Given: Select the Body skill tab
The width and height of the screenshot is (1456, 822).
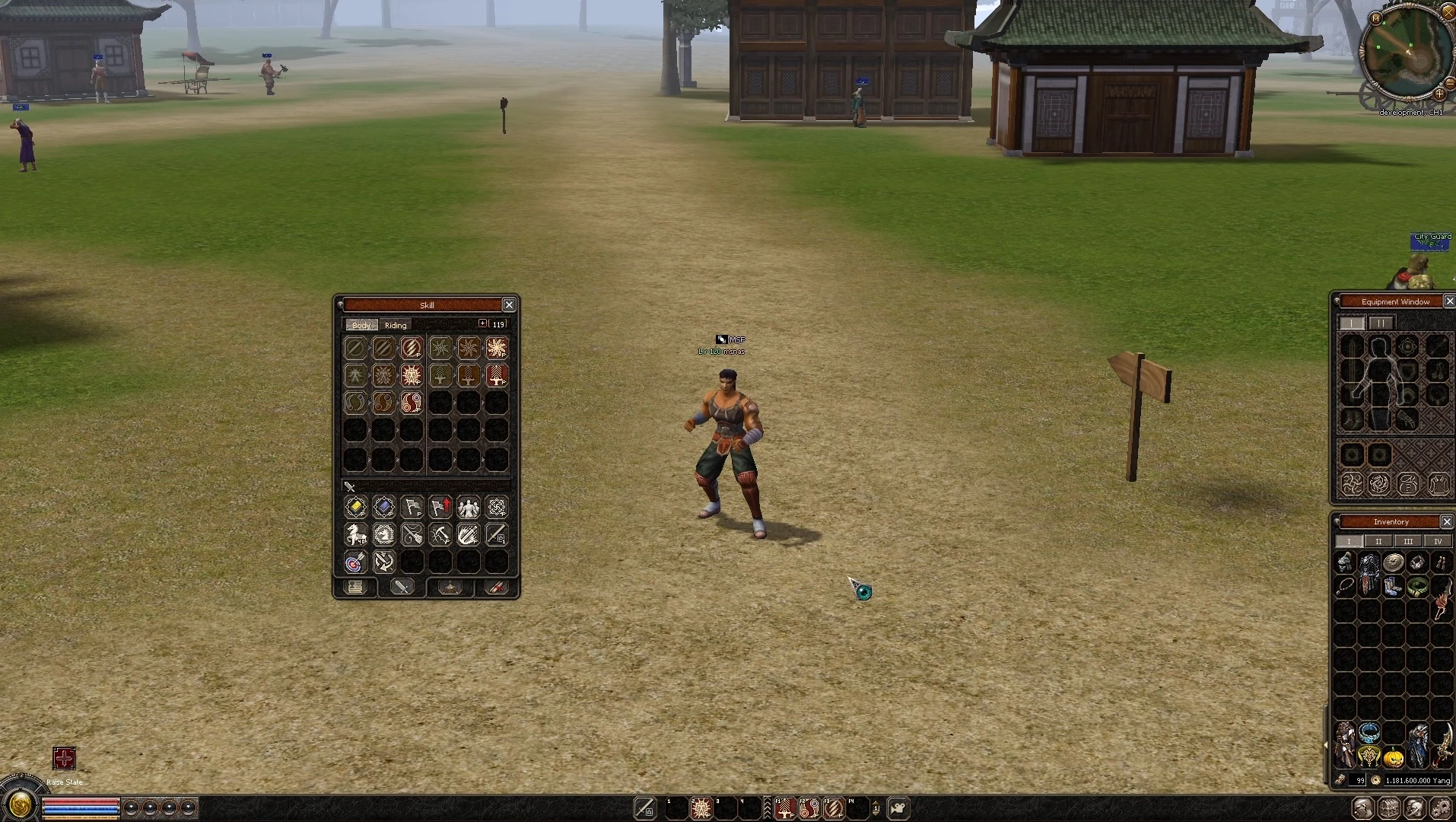Looking at the screenshot, I should (361, 325).
